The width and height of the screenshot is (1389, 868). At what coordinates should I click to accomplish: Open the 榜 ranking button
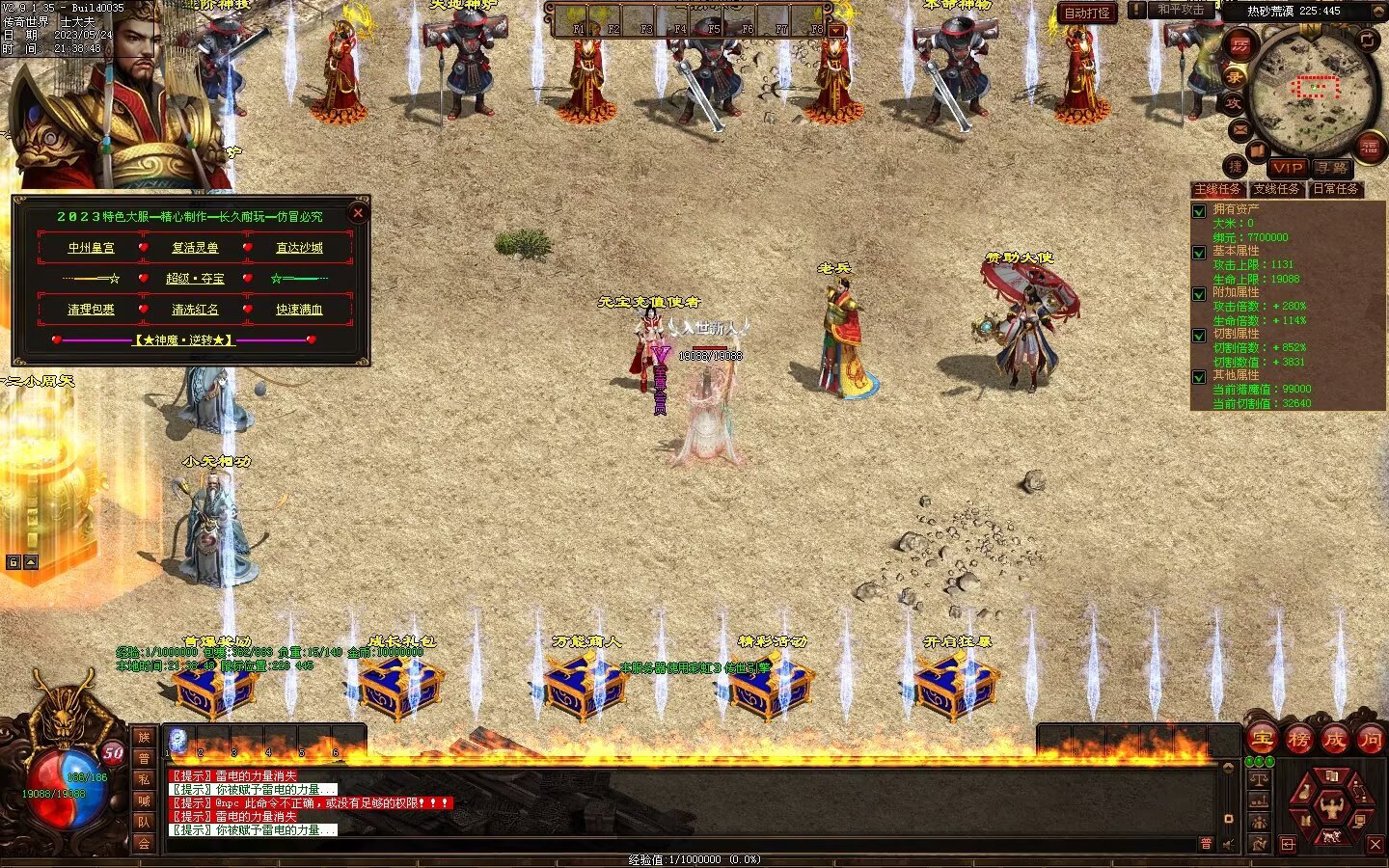(x=1298, y=740)
